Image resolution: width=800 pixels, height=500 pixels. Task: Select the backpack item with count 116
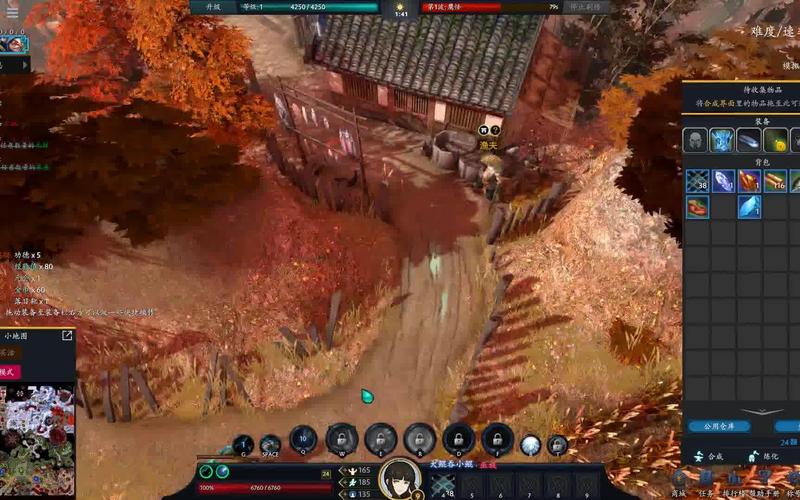775,181
